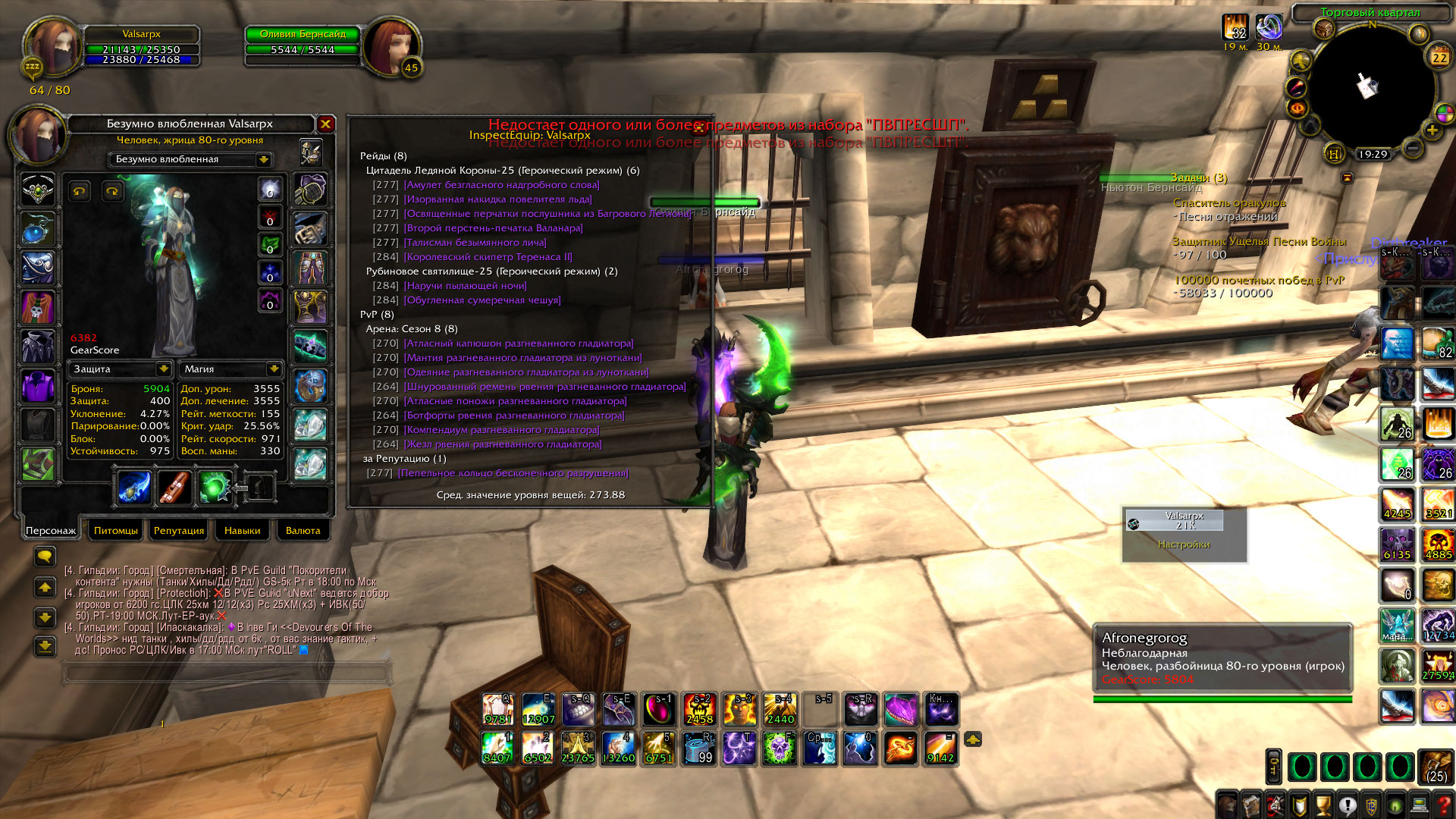Open the Пепельное кольцо бесконечного разрушения link
Image resolution: width=1456 pixels, height=819 pixels.
click(513, 473)
